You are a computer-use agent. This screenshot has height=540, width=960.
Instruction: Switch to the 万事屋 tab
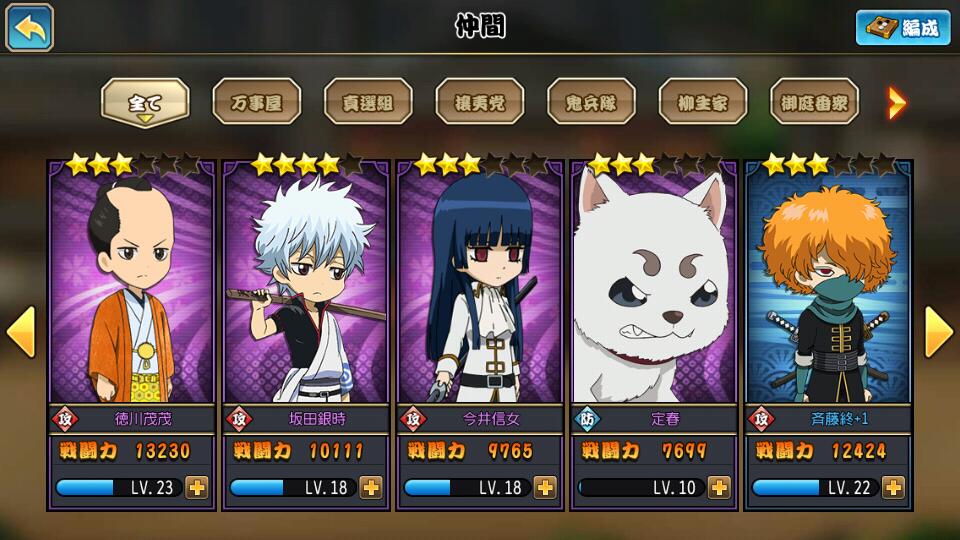click(257, 102)
